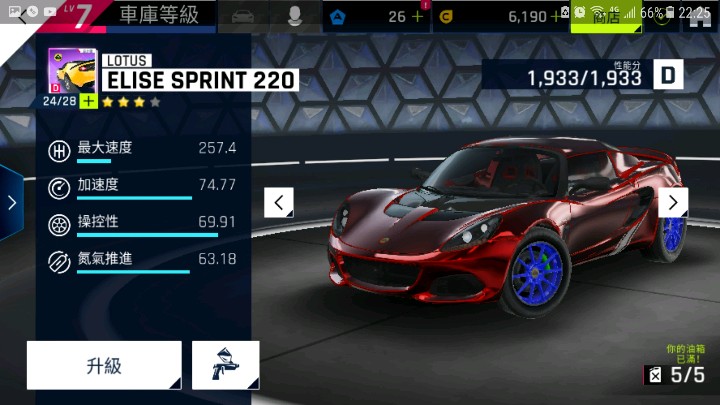Open the car tab in top bar
This screenshot has height=405, width=720.
[242, 16]
